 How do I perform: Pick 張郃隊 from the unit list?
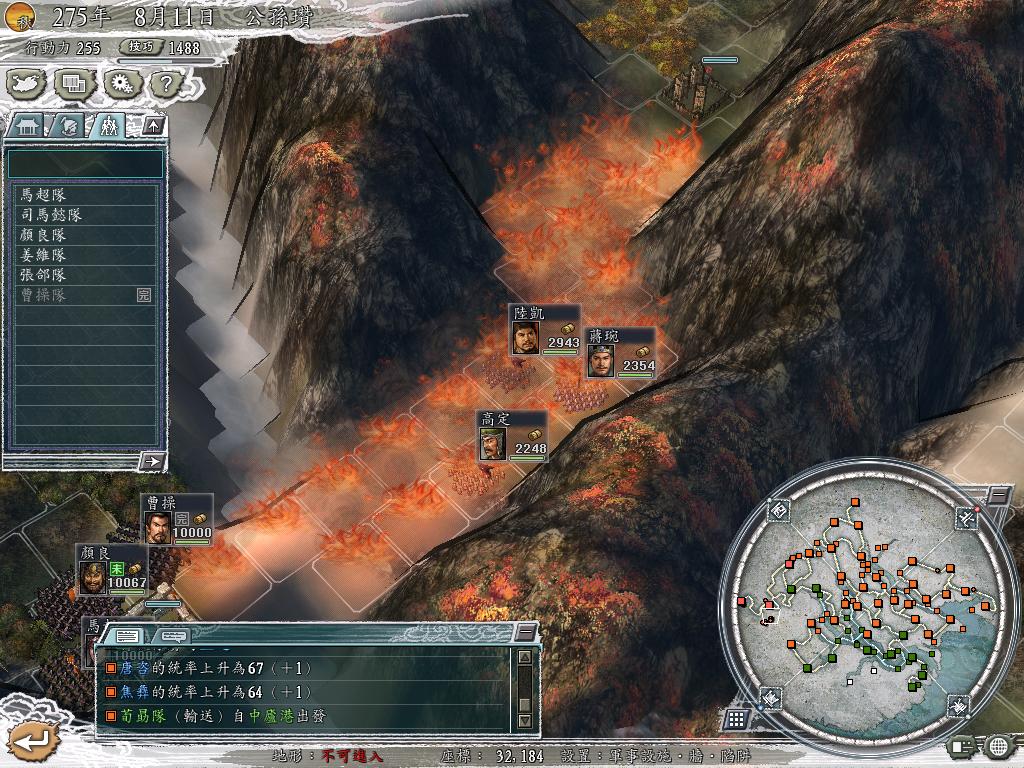click(x=85, y=275)
